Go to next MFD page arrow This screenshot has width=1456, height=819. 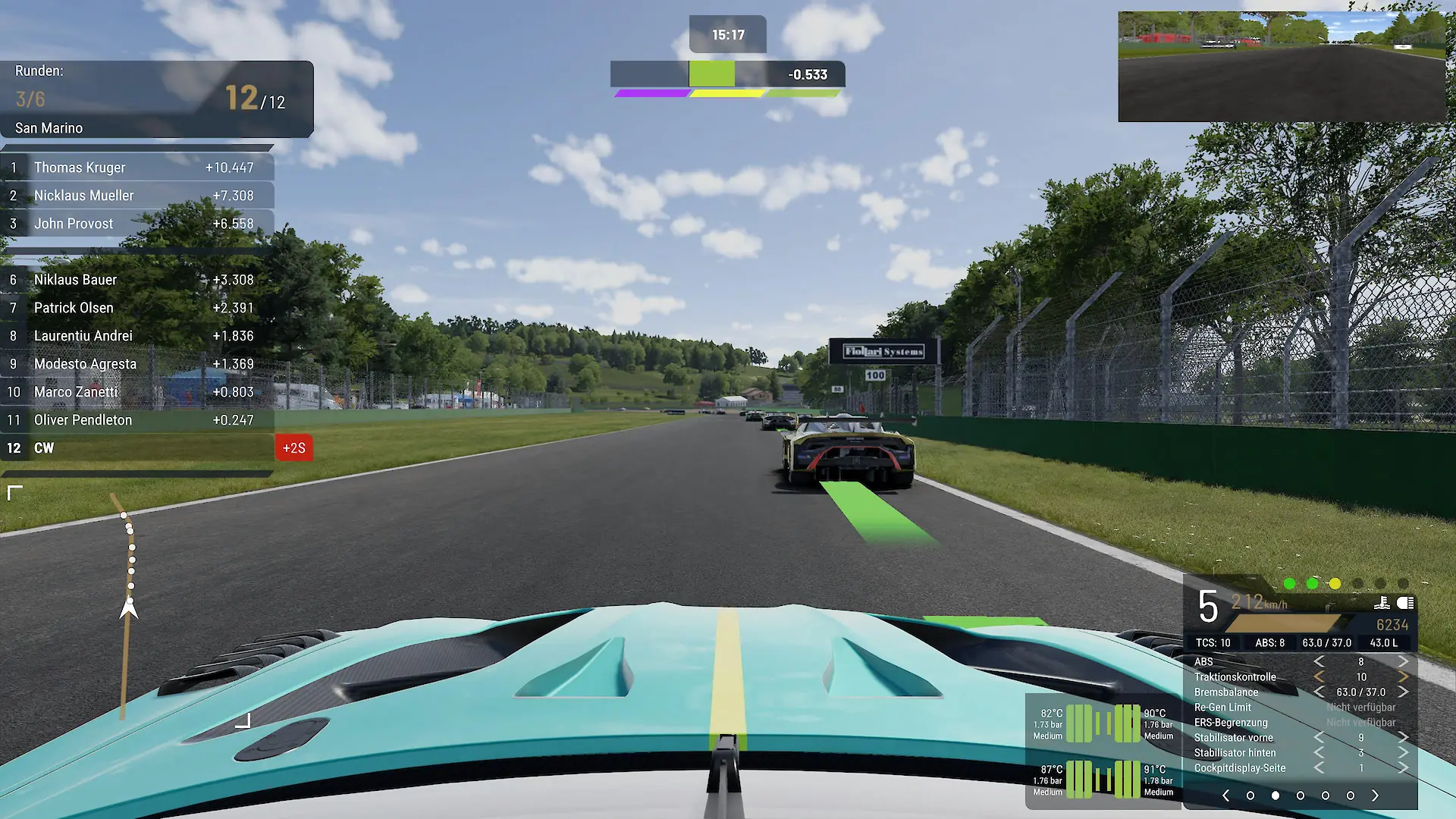tap(1375, 795)
